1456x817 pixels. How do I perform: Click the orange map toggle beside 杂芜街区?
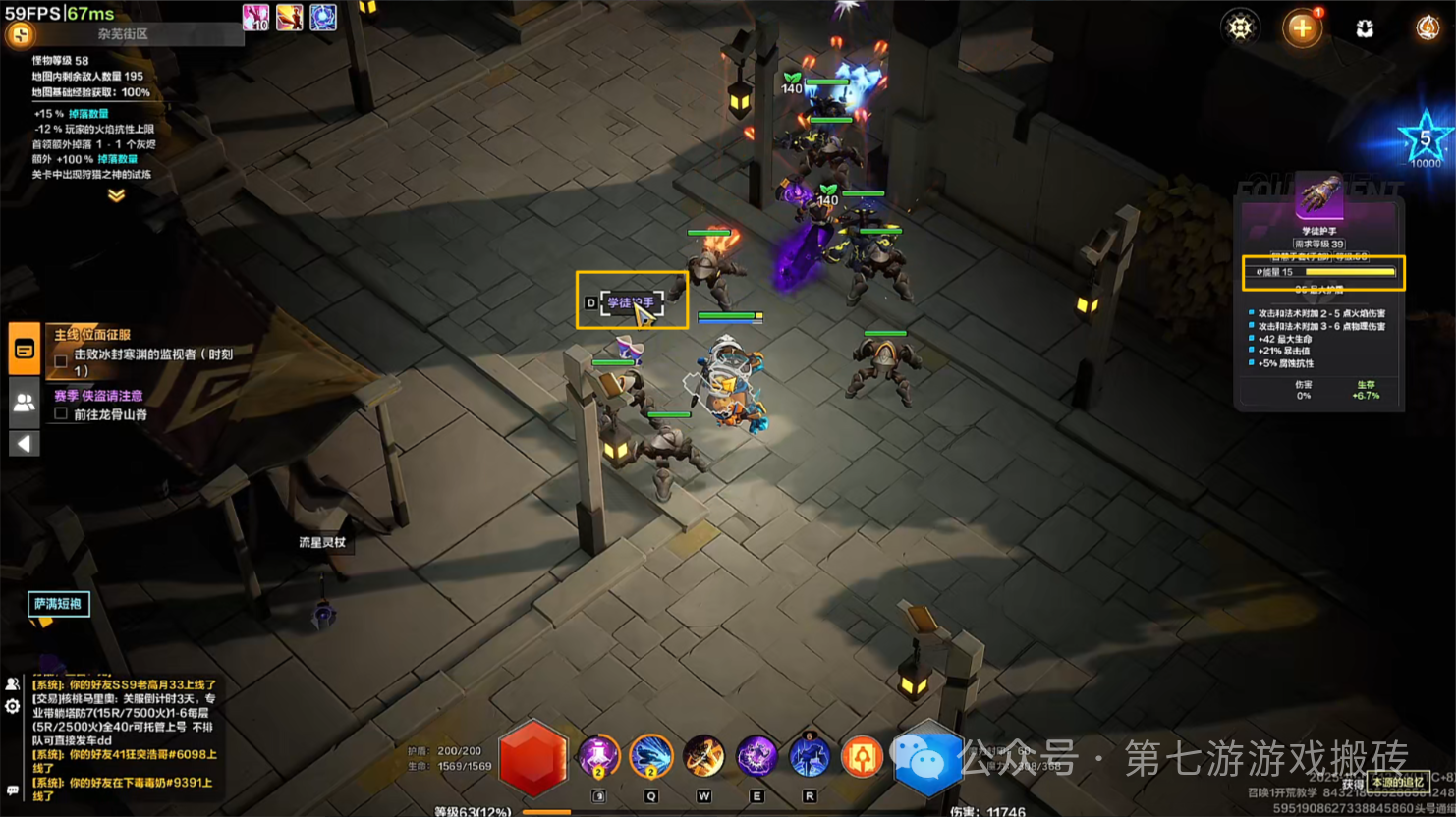point(20,35)
